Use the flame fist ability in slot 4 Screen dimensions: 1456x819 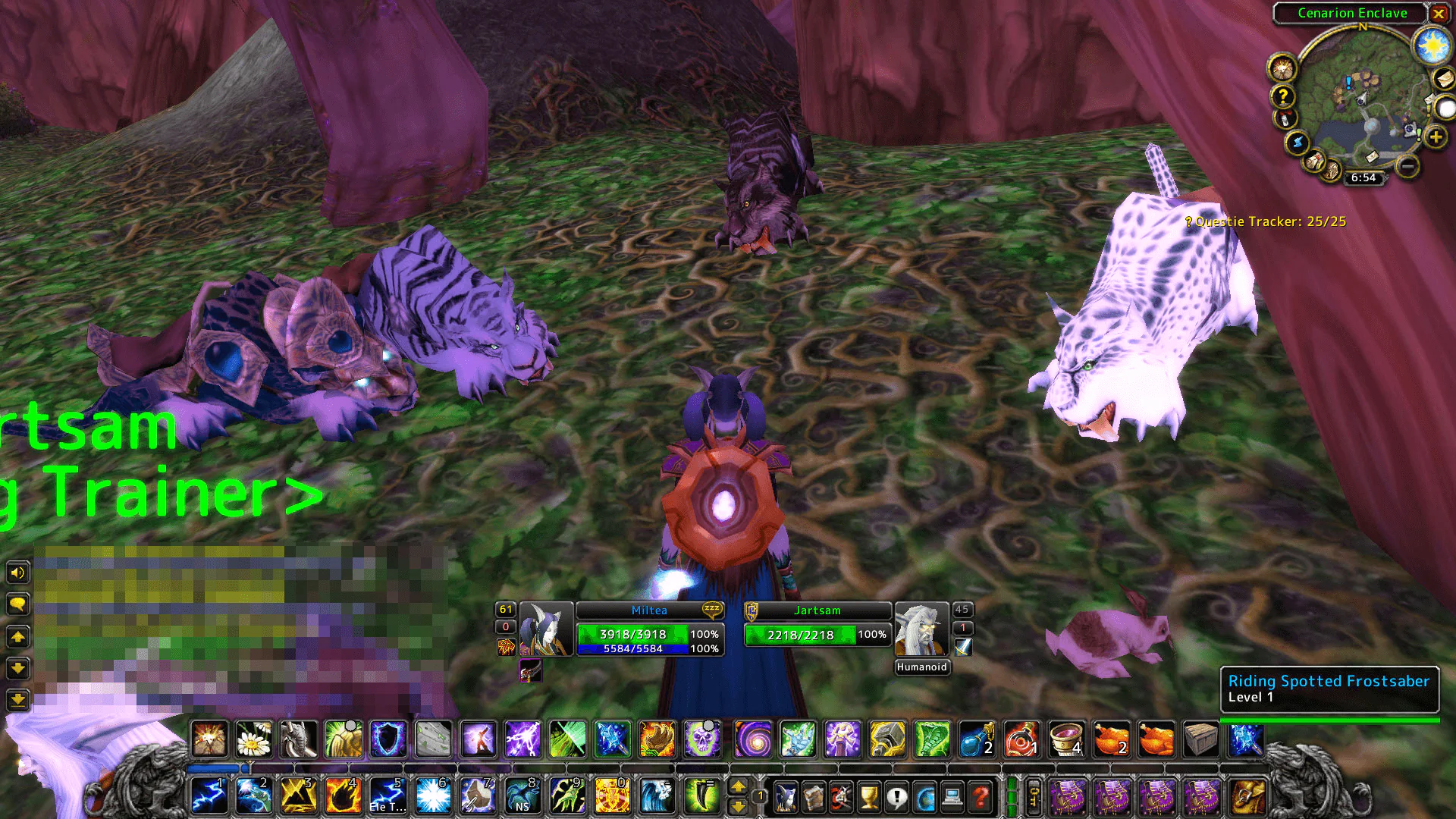[343, 796]
